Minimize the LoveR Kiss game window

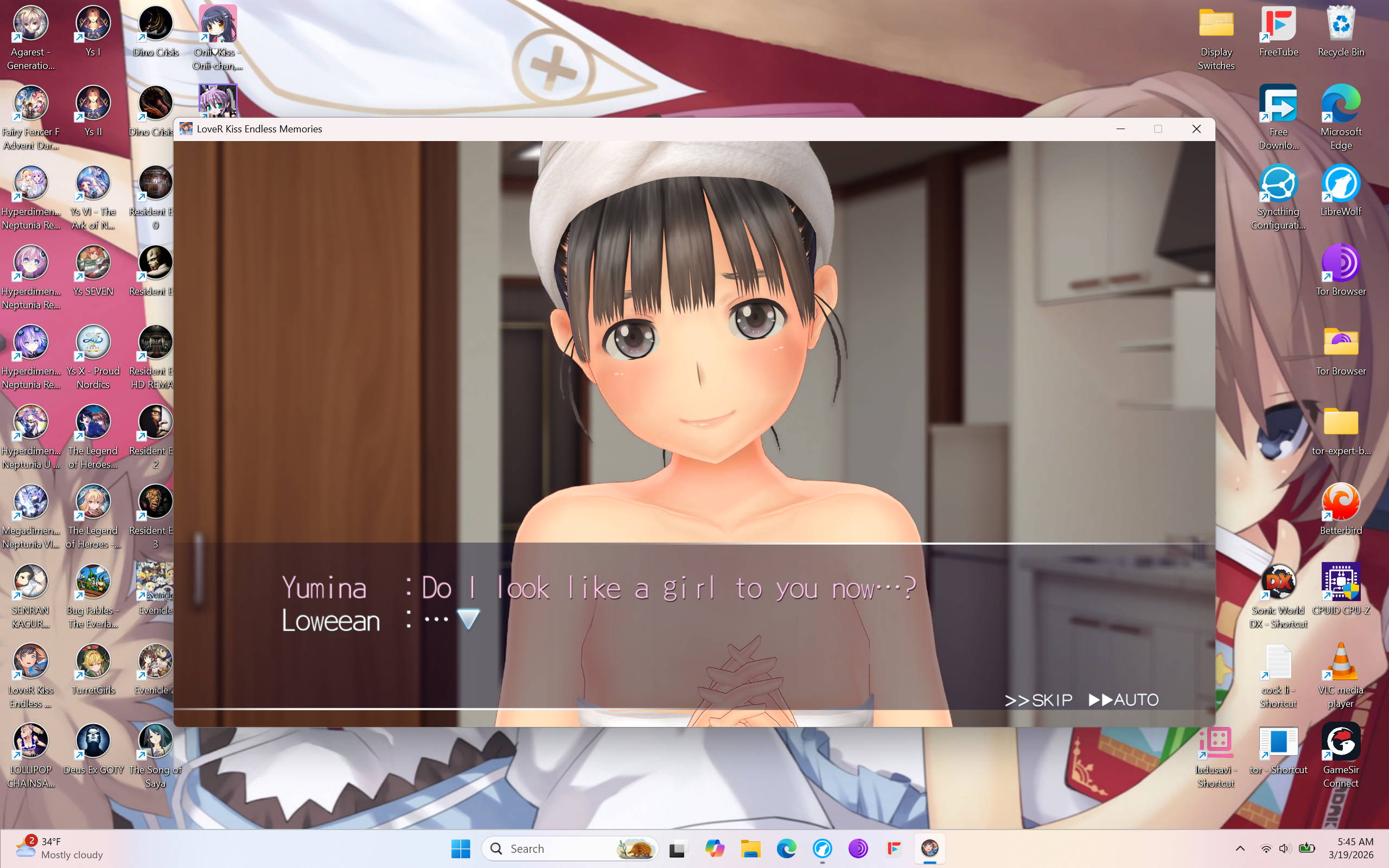(1120, 129)
